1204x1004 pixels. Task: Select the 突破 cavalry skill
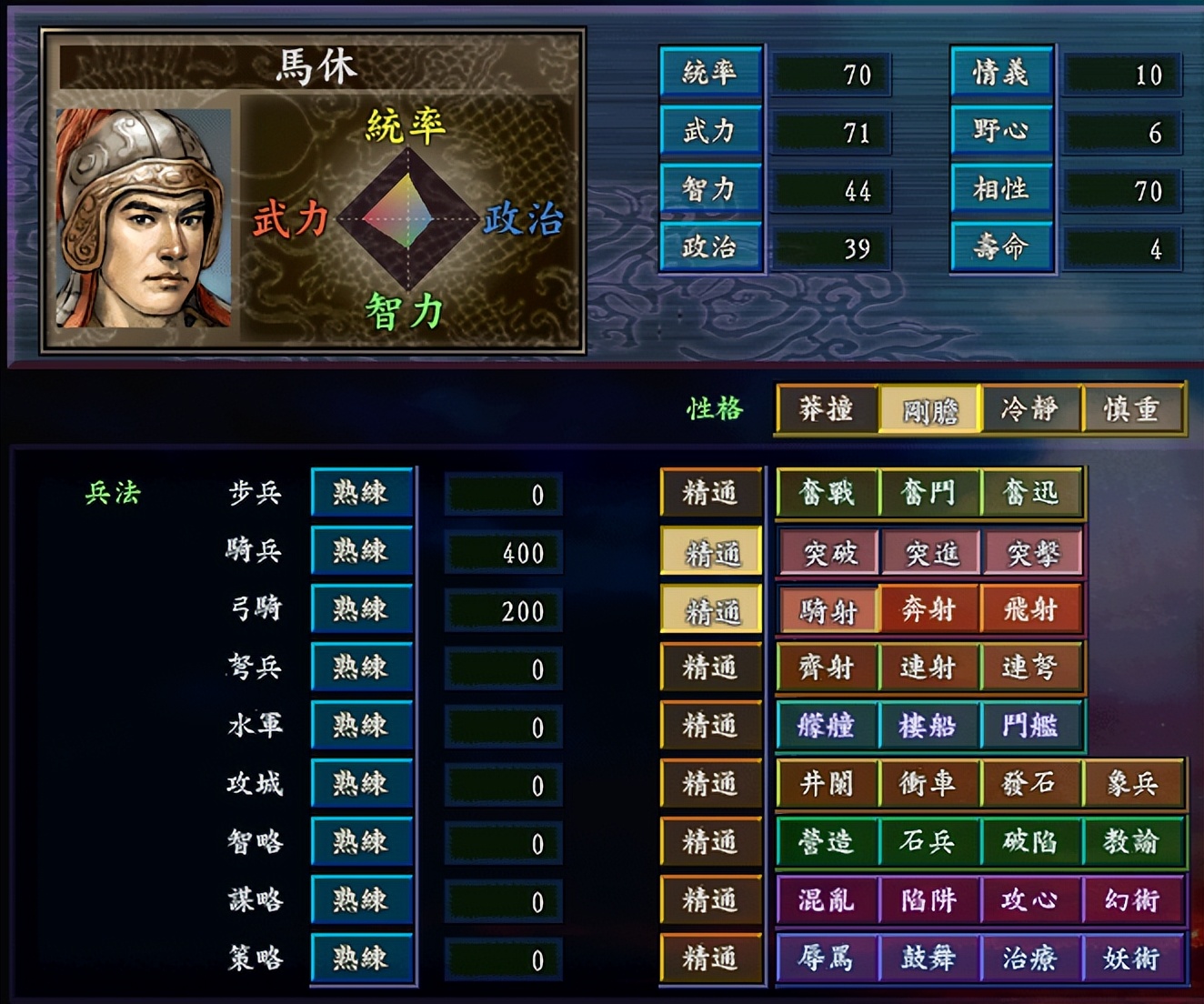pos(826,552)
